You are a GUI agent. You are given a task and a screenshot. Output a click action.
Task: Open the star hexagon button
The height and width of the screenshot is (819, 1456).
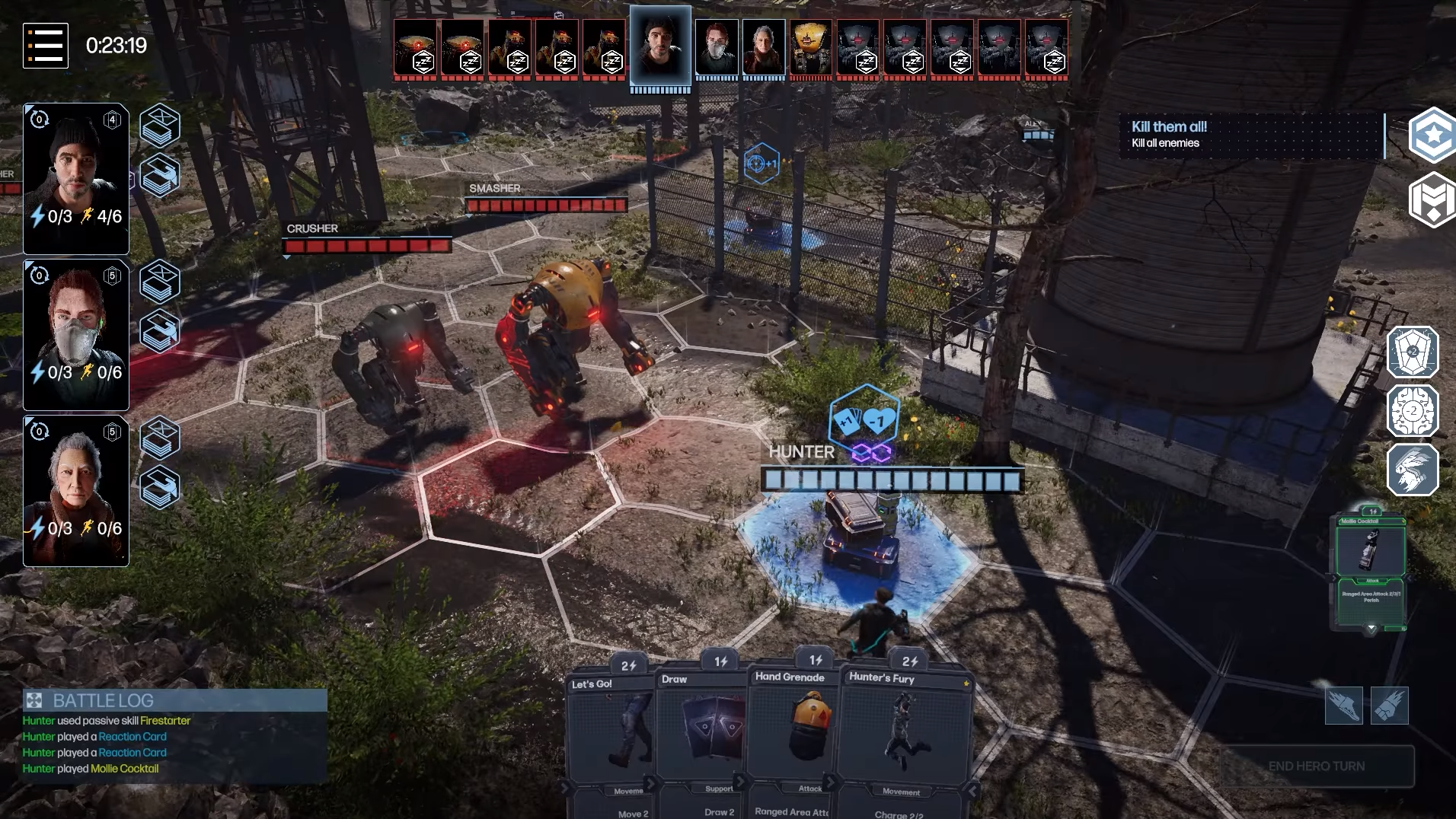click(x=1433, y=135)
